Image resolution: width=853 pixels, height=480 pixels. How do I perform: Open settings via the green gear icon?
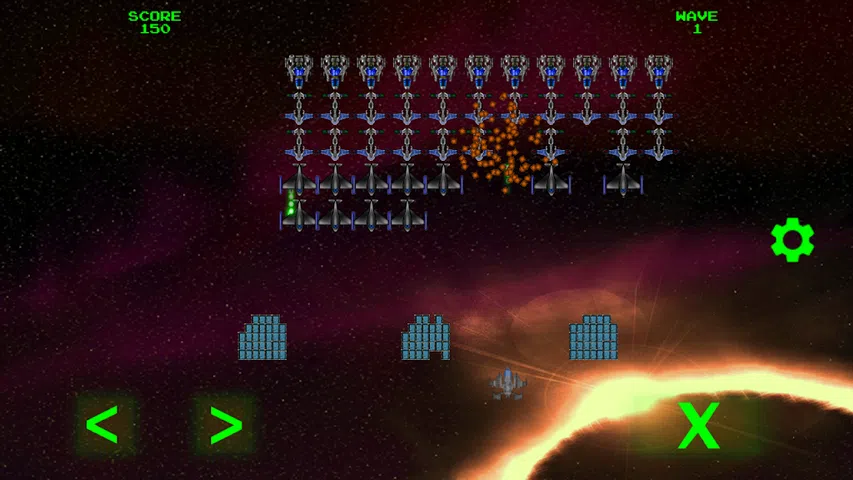(792, 240)
